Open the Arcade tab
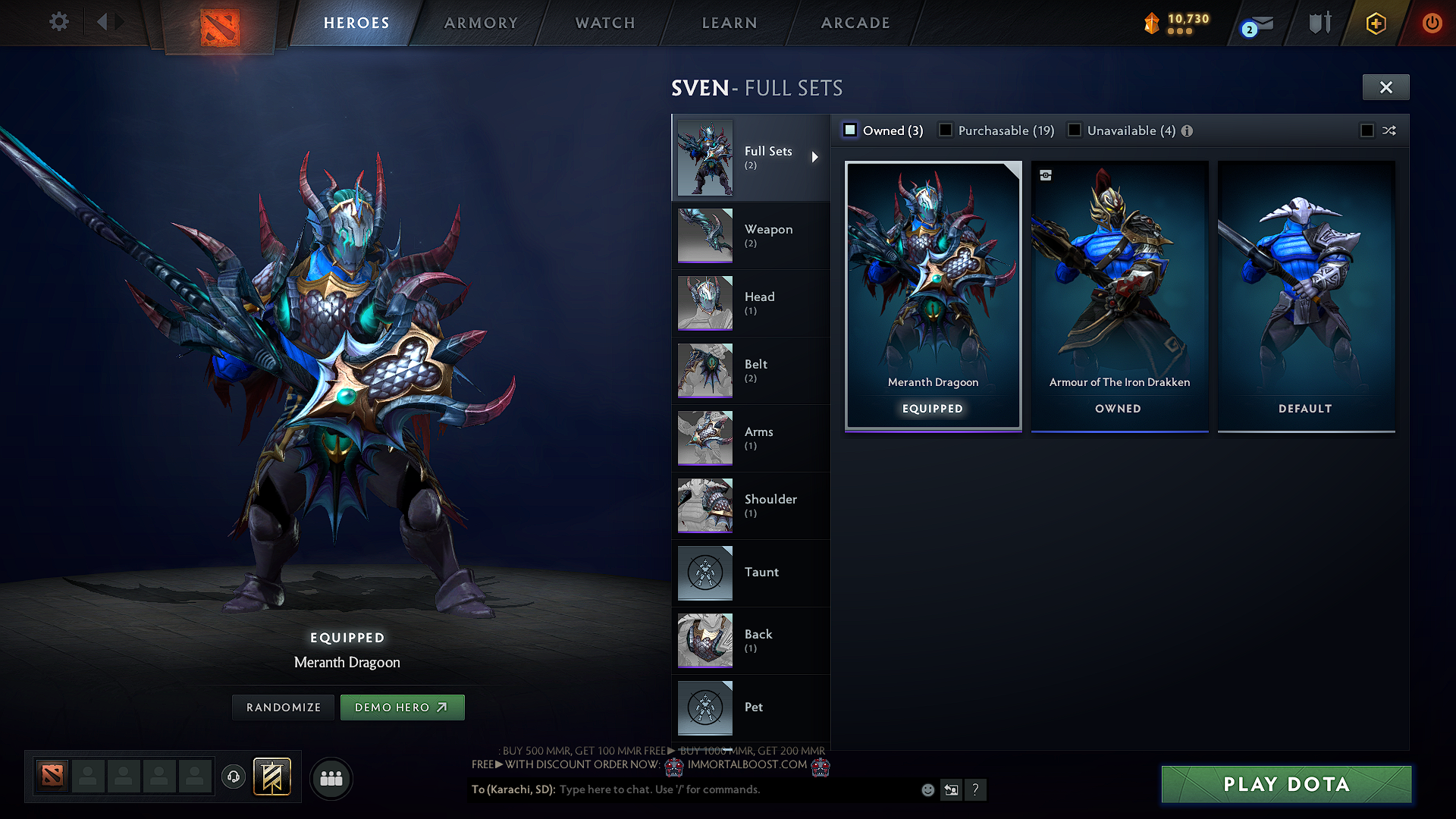 [x=855, y=23]
